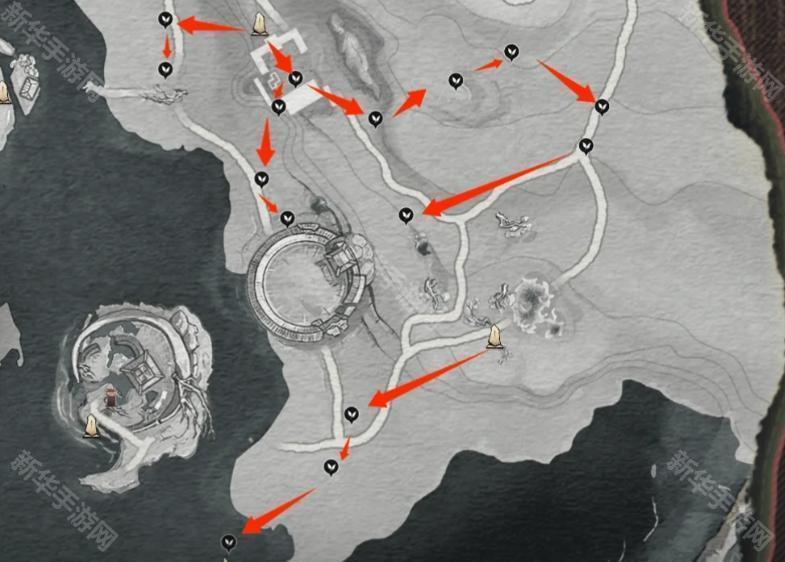Click the red character marker on the island
This screenshot has width=785, height=562.
click(x=110, y=399)
